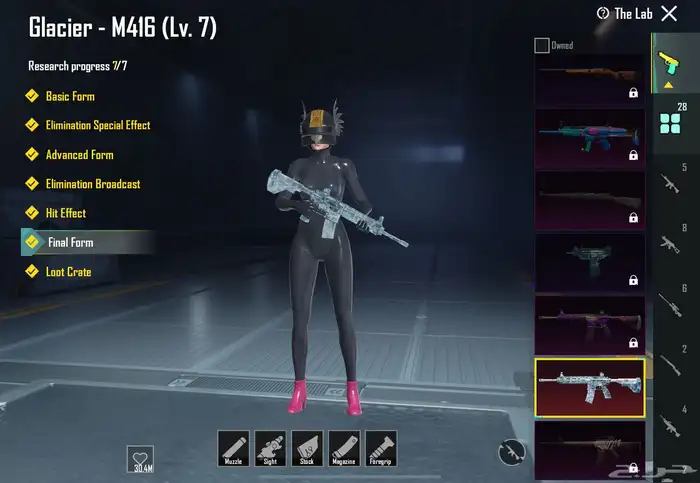
Task: Show the Loot Crate stage
Action: (68, 272)
